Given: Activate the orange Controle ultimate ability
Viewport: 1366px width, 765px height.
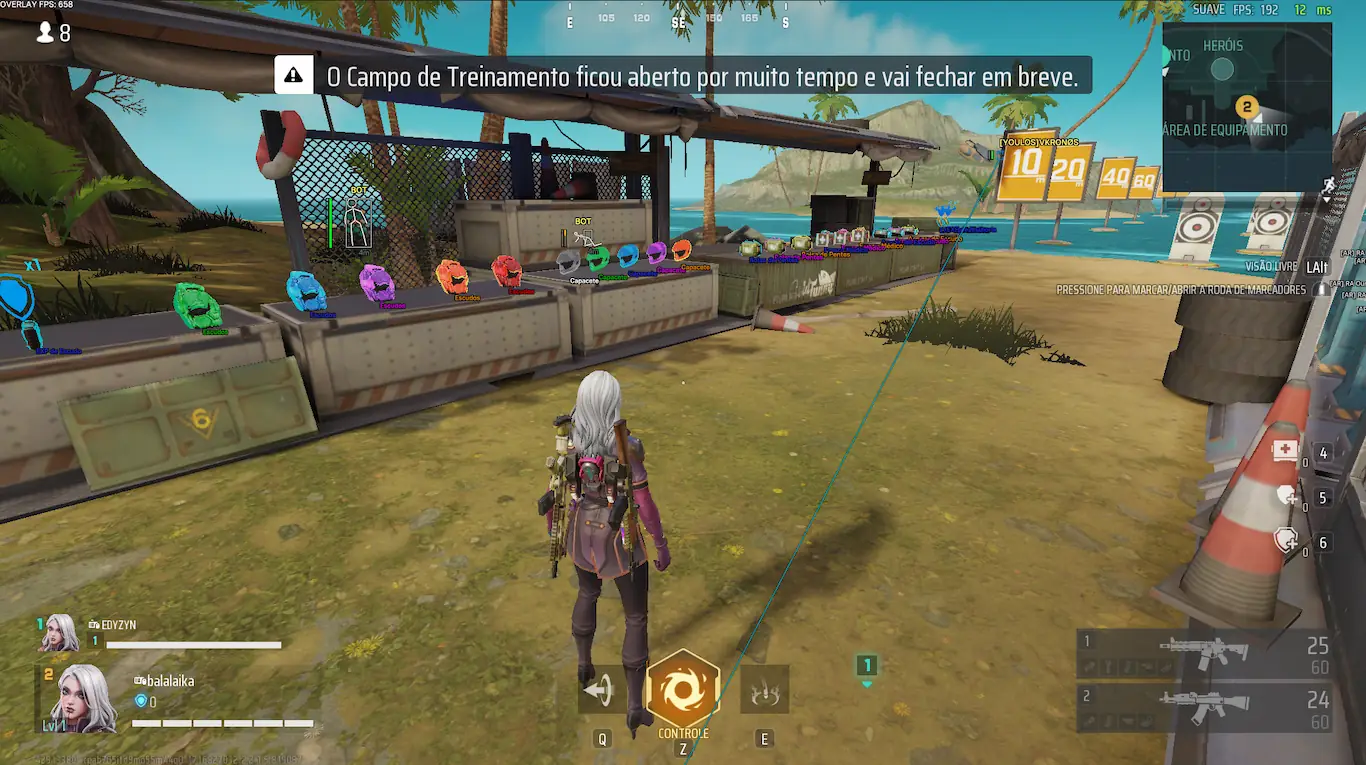Looking at the screenshot, I should click(x=683, y=689).
